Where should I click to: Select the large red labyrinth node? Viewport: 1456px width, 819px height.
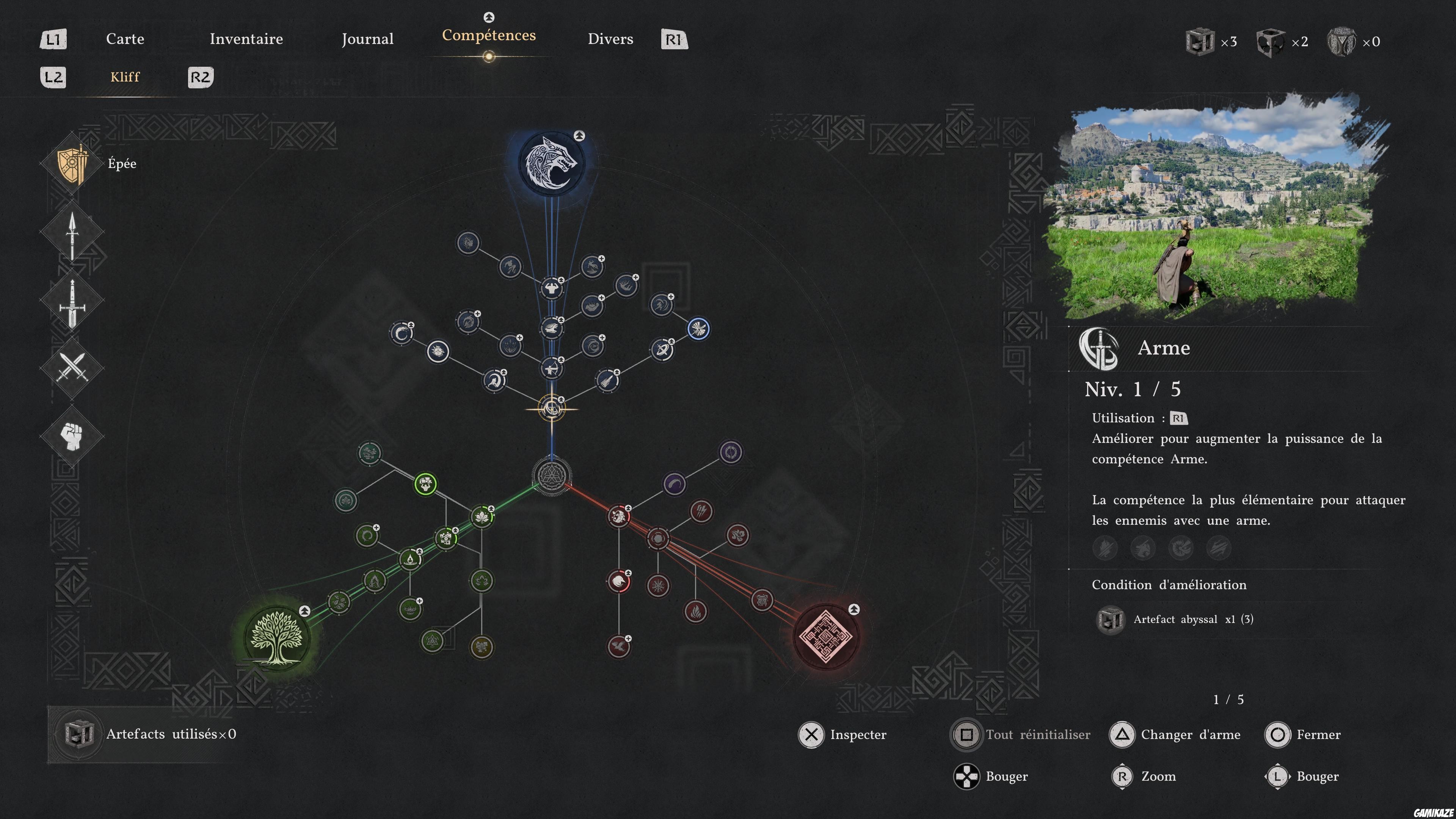[826, 636]
